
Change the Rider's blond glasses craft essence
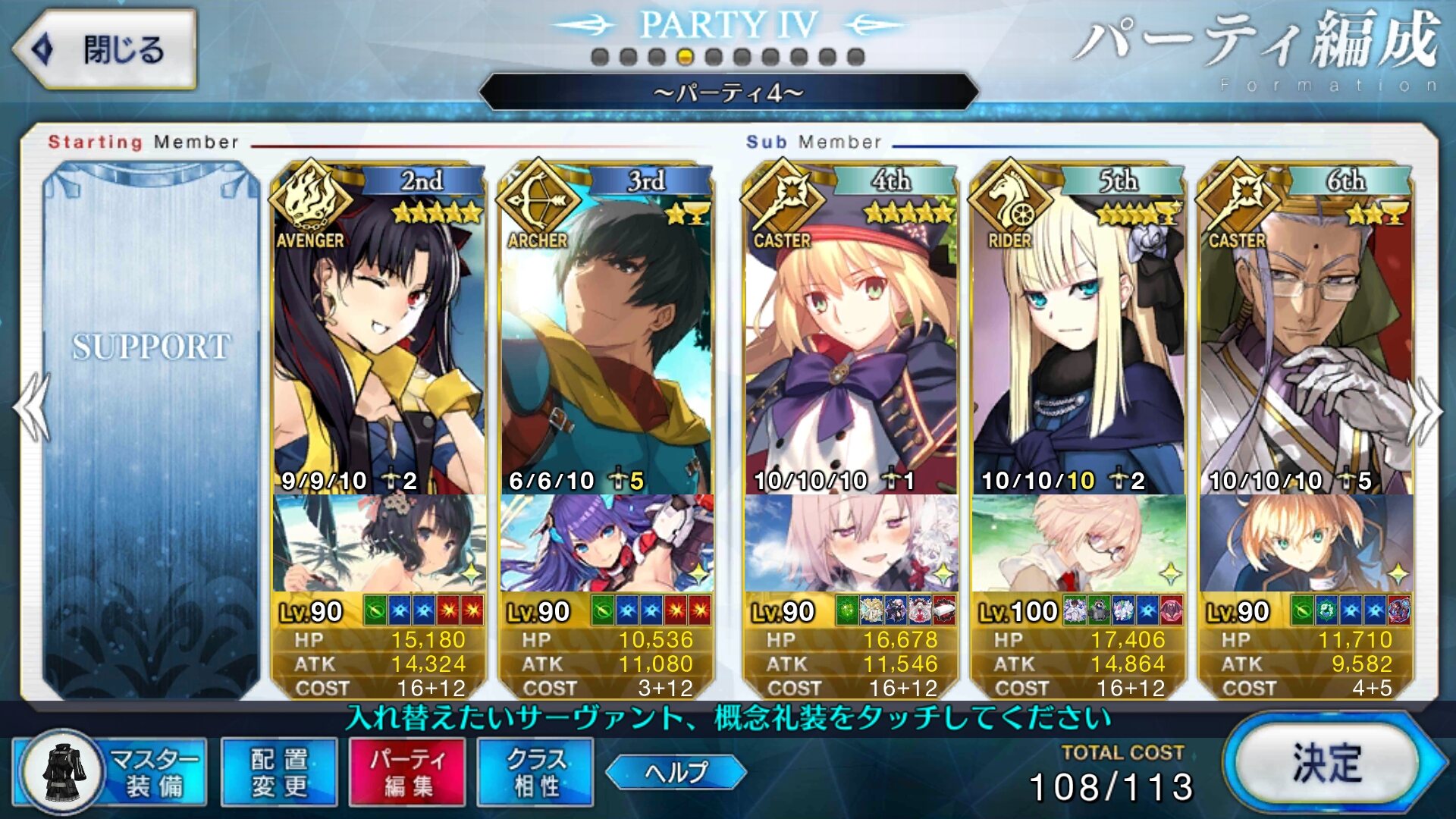pyautogui.click(x=1078, y=543)
